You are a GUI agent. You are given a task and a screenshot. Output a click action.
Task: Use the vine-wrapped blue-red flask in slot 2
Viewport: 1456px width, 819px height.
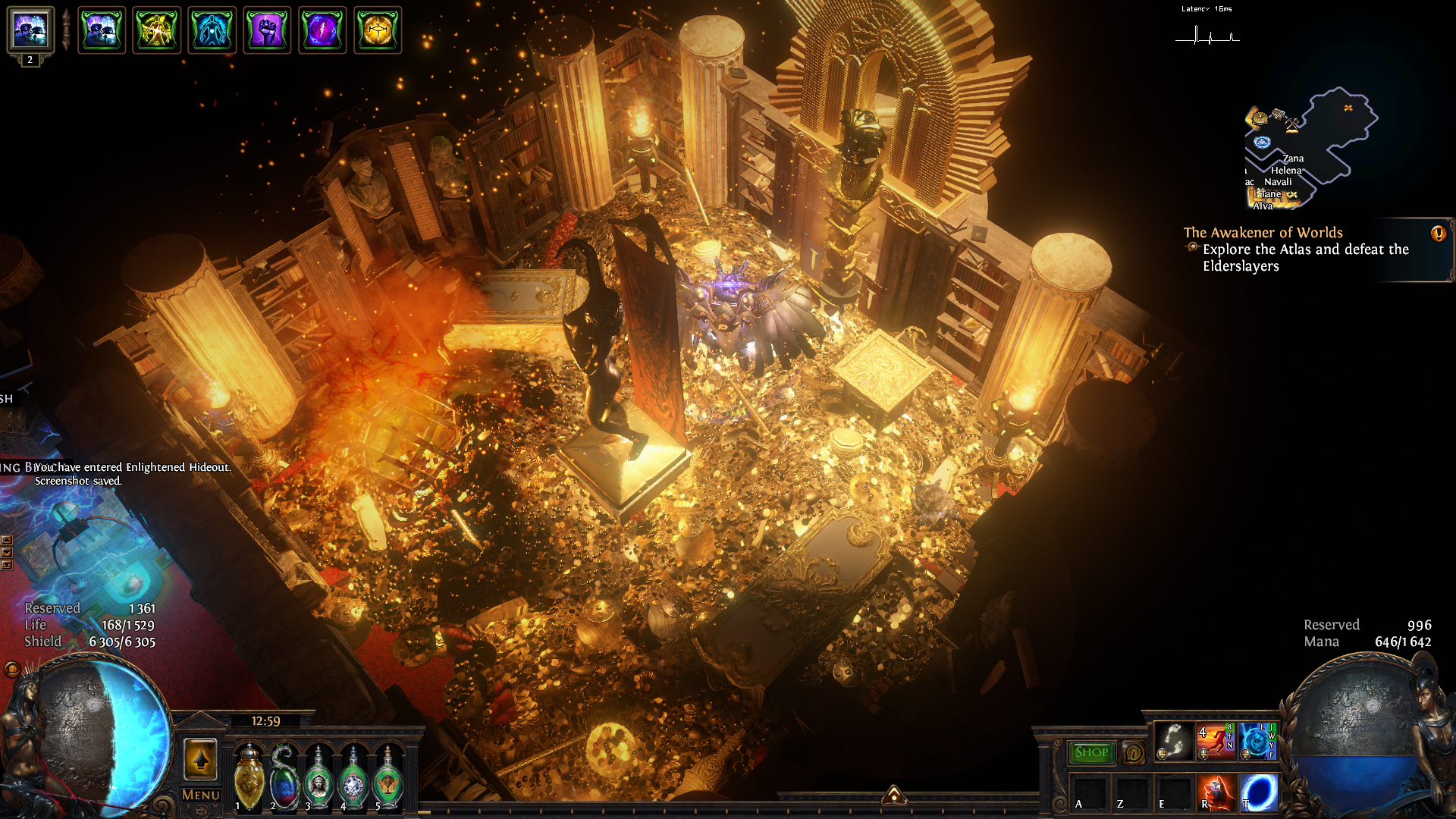point(284,777)
